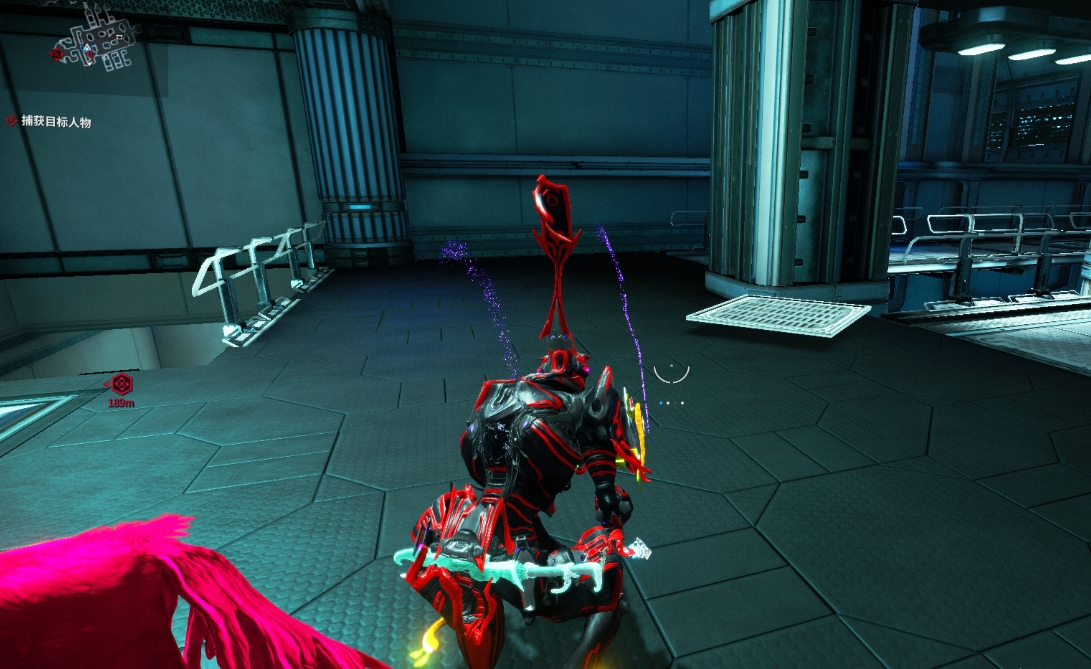Select the capture target objective tracker
Viewport: 1091px width, 669px height.
click(x=50, y=121)
